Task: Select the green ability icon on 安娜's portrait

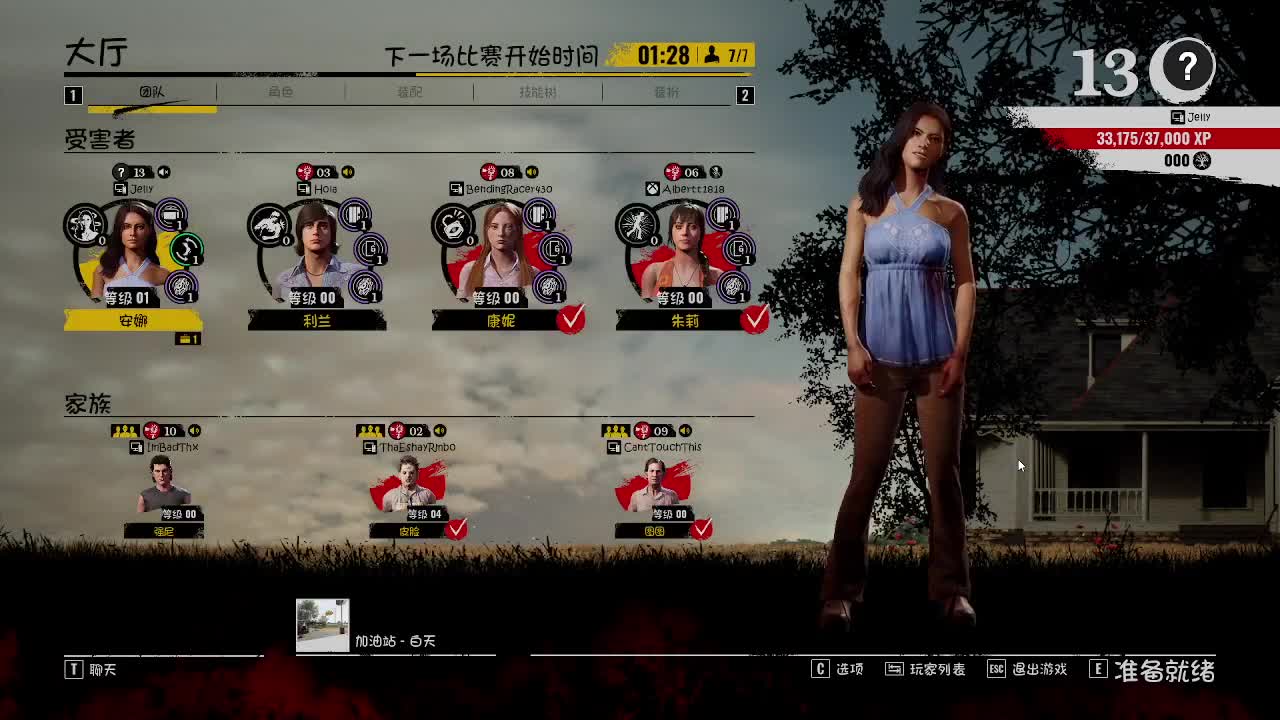Action: pos(185,249)
